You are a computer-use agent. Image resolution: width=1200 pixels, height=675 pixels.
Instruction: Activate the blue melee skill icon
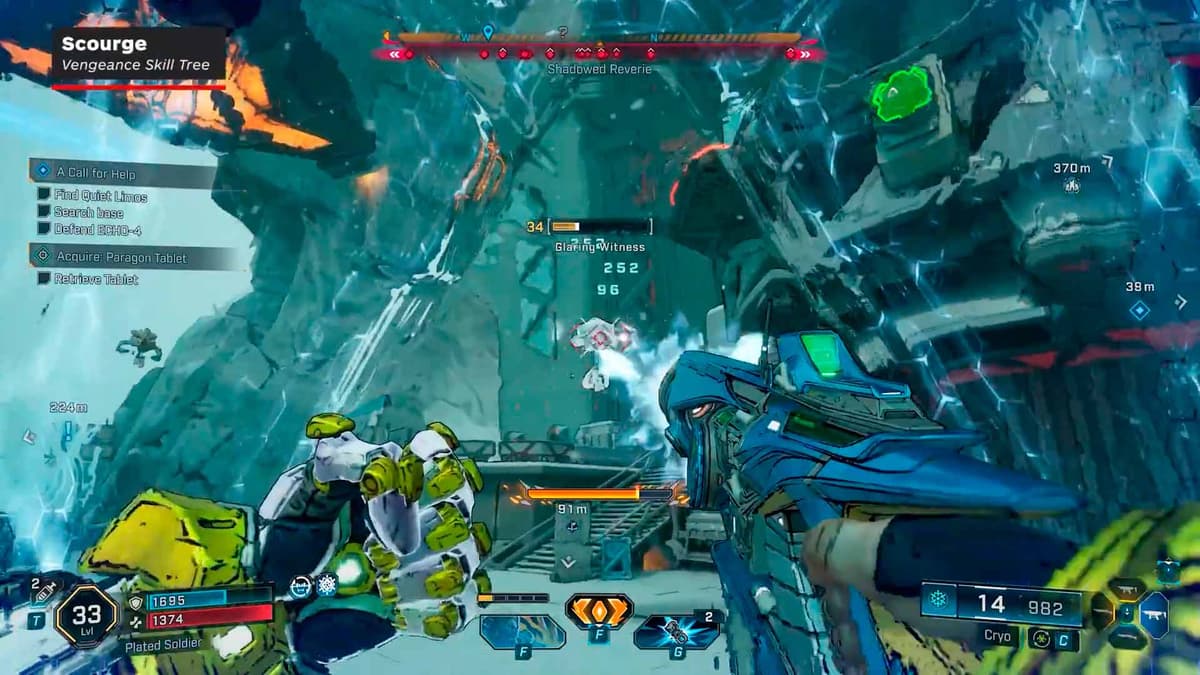pyautogui.click(x=522, y=631)
